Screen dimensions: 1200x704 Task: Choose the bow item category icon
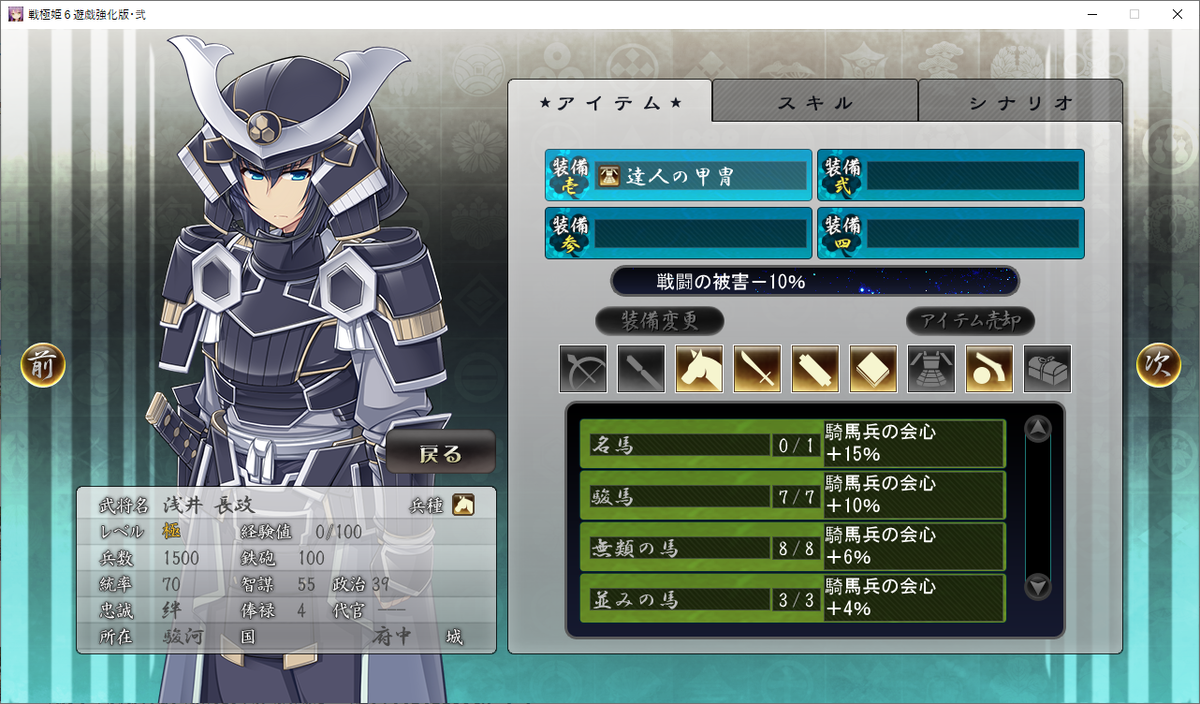click(583, 369)
